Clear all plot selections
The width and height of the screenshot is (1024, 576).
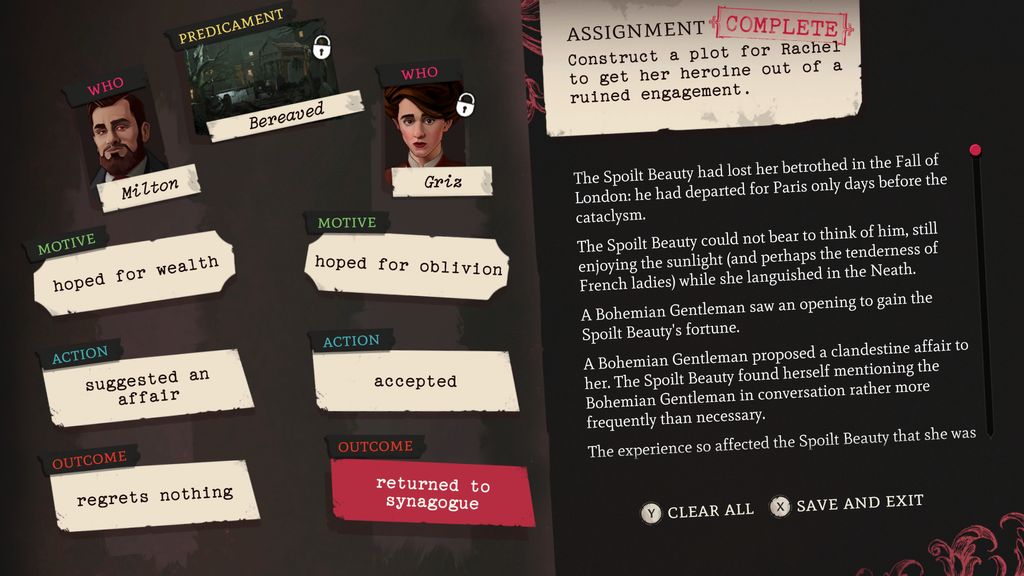[x=699, y=511]
